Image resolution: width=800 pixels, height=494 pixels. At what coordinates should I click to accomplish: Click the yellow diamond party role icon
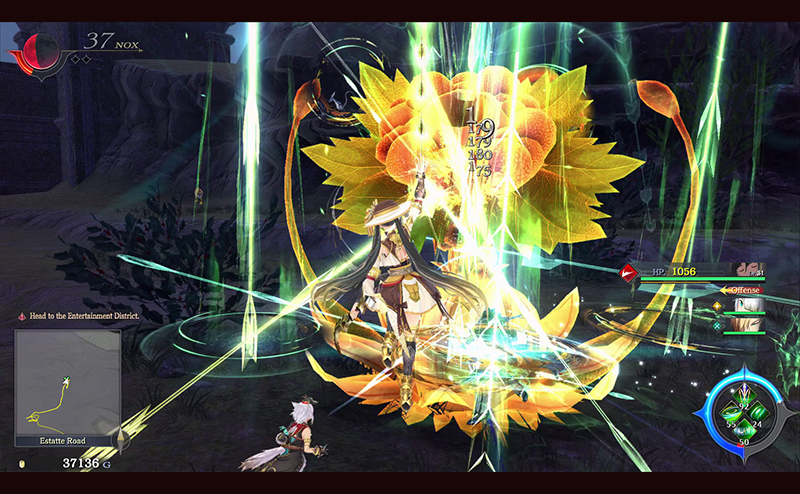[716, 305]
